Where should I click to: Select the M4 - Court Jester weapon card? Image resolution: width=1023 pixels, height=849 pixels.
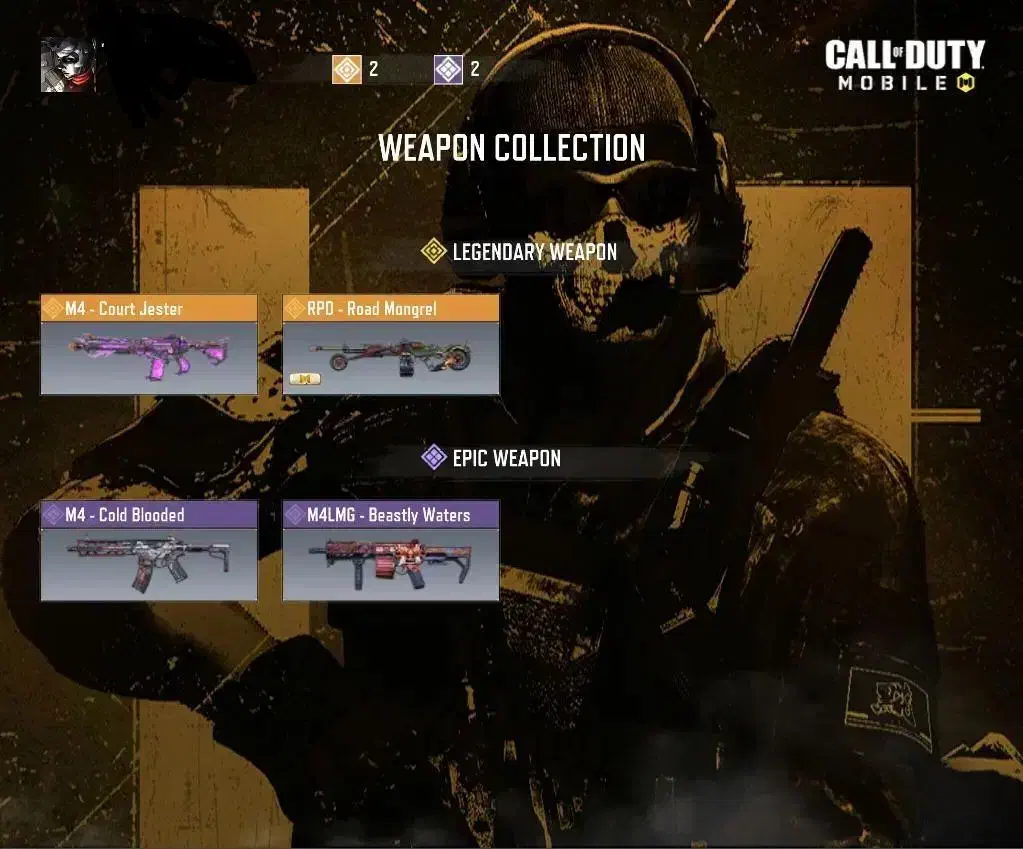149,345
